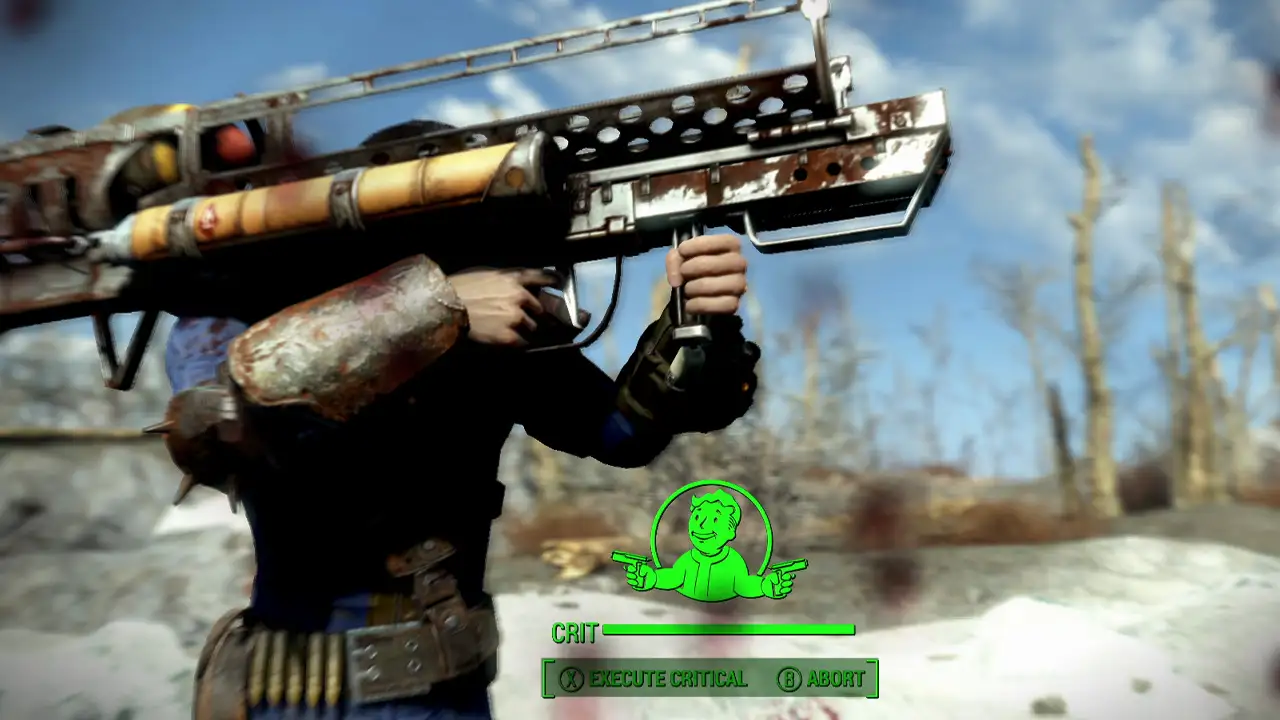Select the X controller button icon
Screen dimensions: 1280x720
tap(570, 678)
